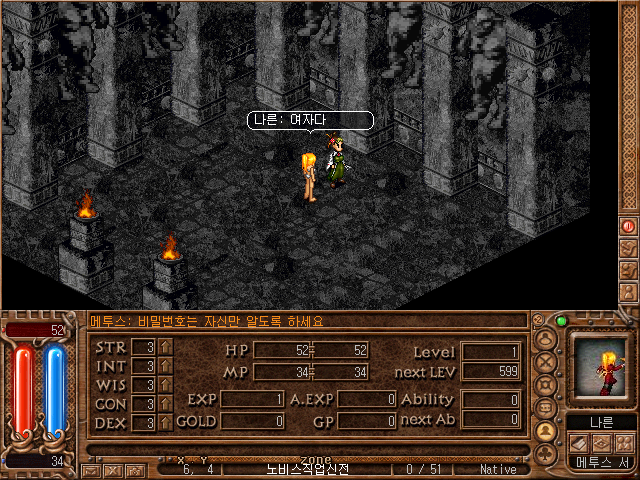
Task: Add a point to WIS
Action: pos(166,385)
